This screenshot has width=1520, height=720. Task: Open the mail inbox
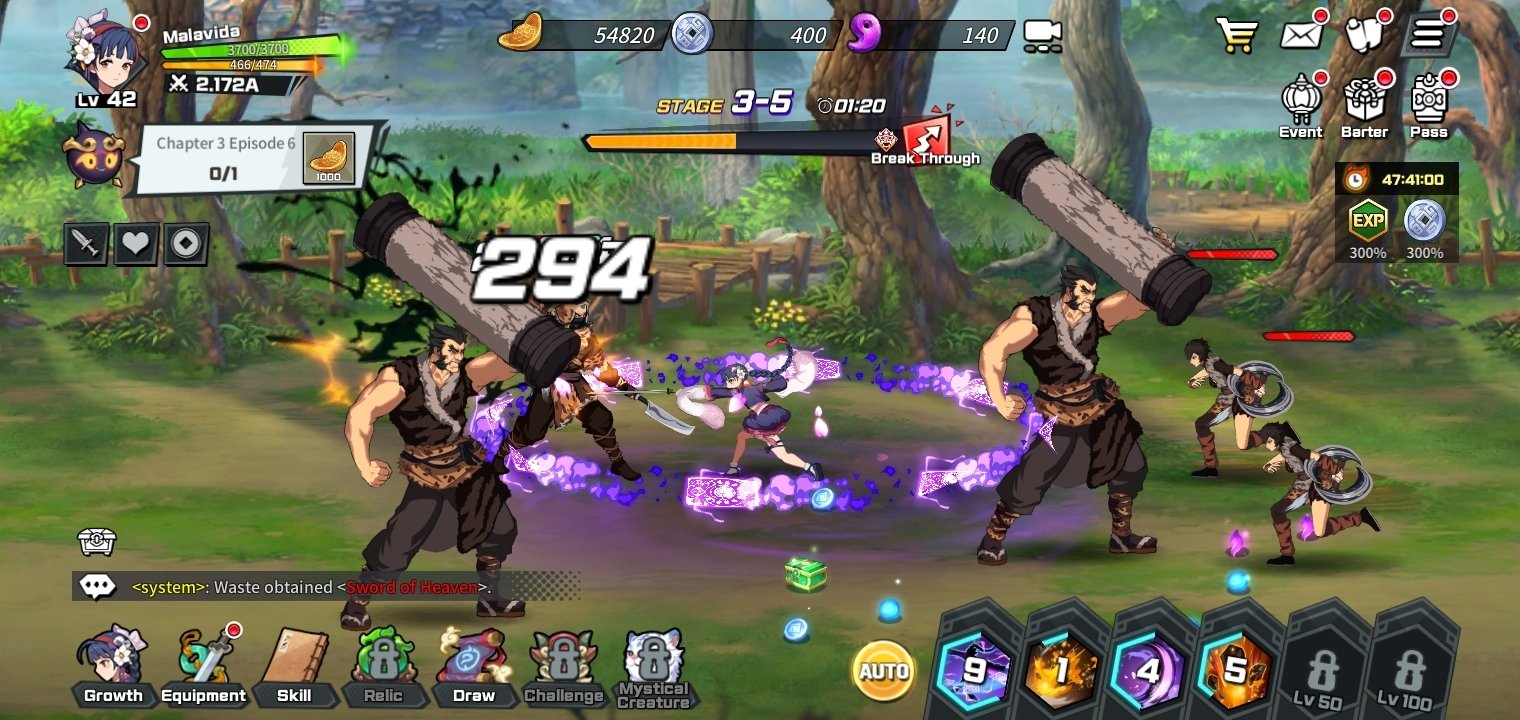[1301, 35]
